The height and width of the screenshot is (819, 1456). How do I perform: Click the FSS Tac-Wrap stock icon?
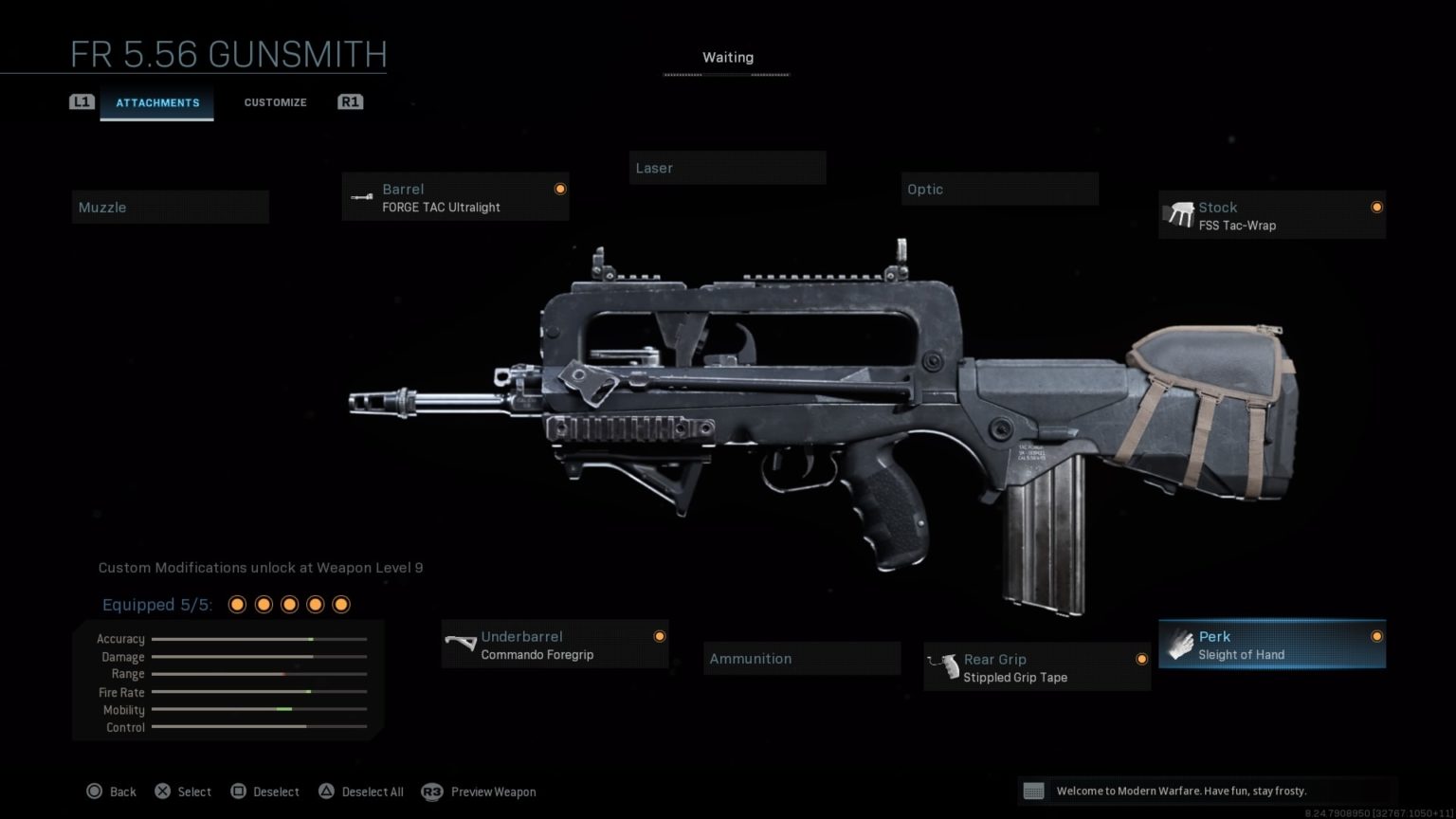(1180, 215)
